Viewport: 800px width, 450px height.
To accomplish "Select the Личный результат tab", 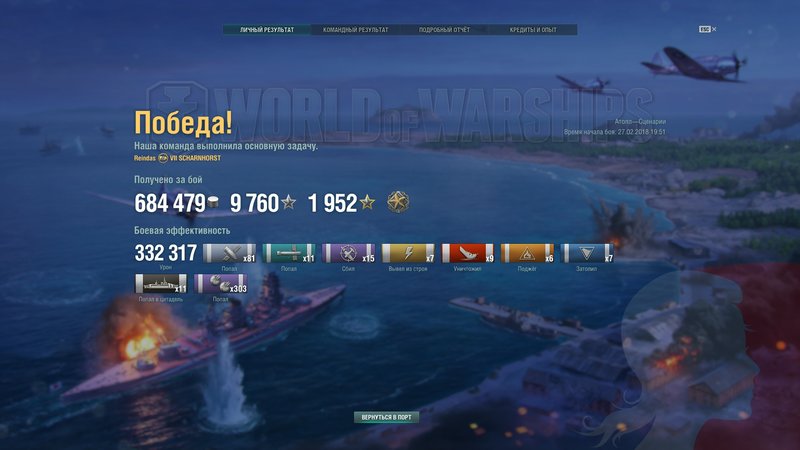I will point(267,30).
